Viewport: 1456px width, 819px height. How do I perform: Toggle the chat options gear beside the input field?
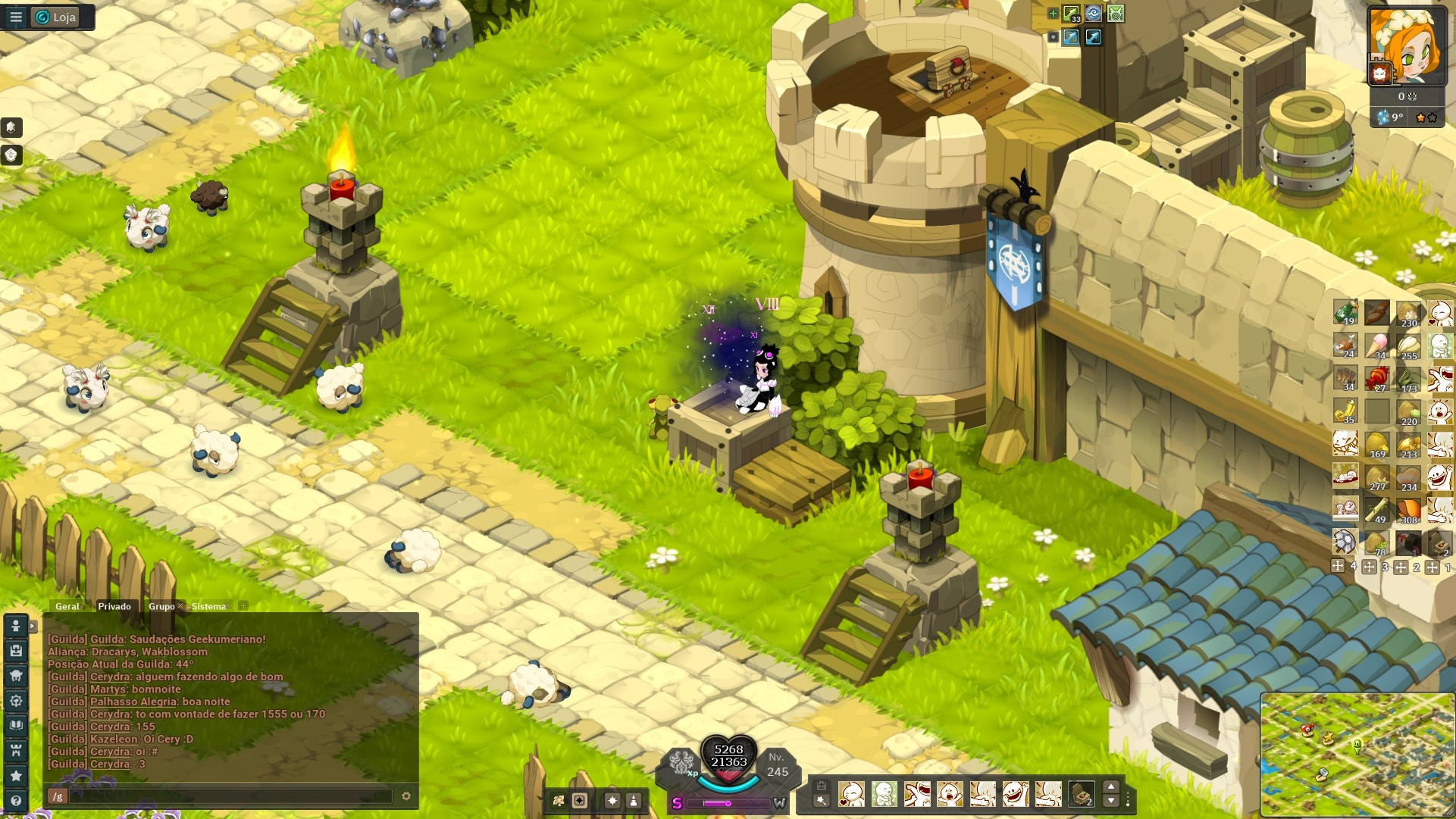pos(406,796)
